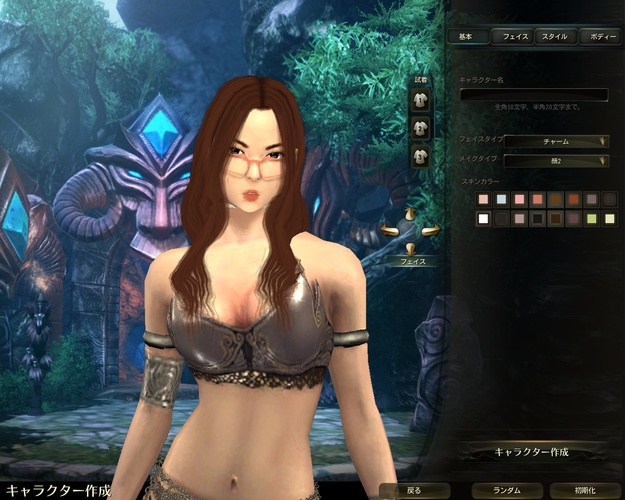Choose the pale yellow skin color swatch
625x500 pixels.
(610, 219)
